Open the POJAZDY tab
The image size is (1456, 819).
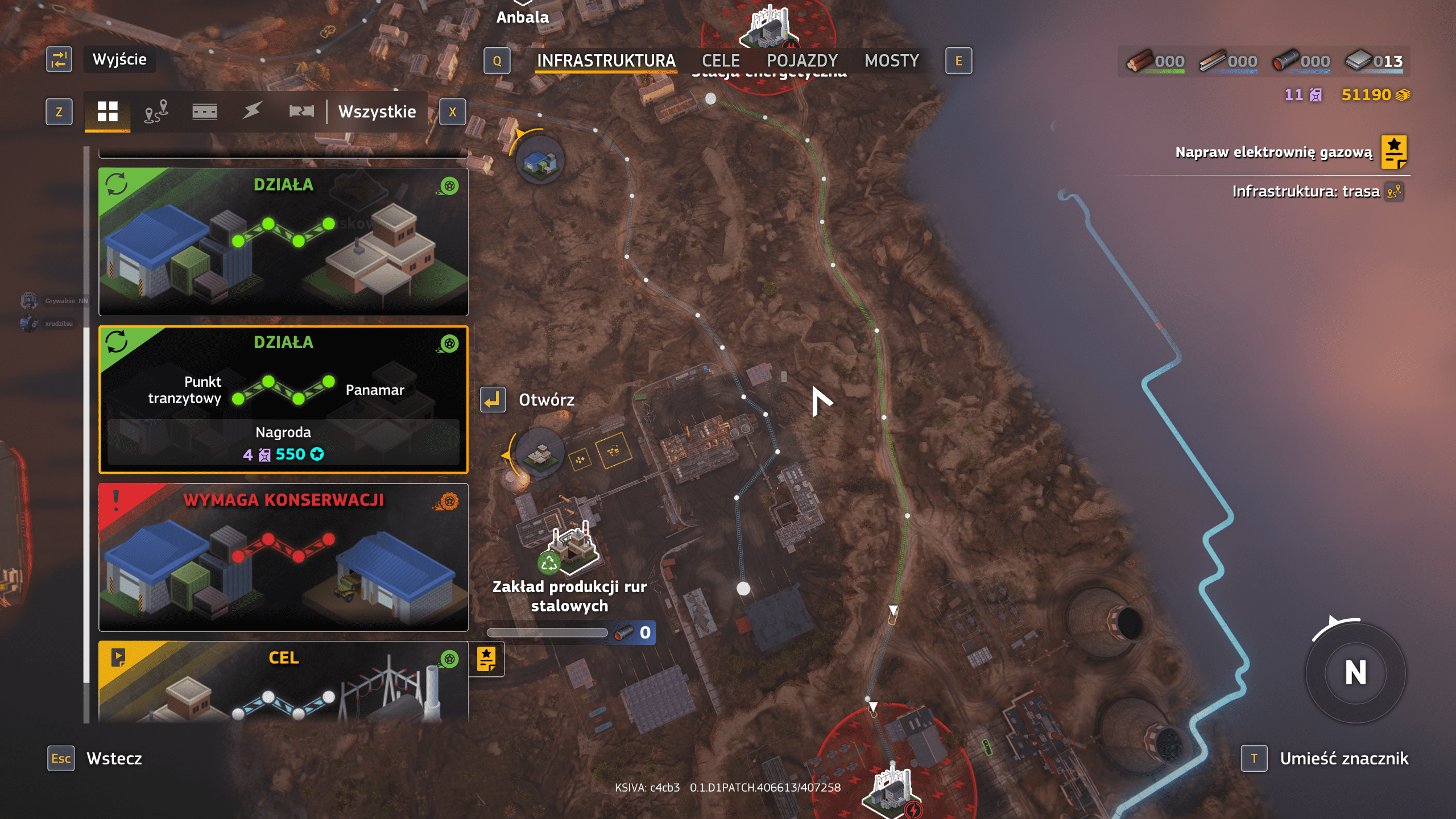(802, 61)
